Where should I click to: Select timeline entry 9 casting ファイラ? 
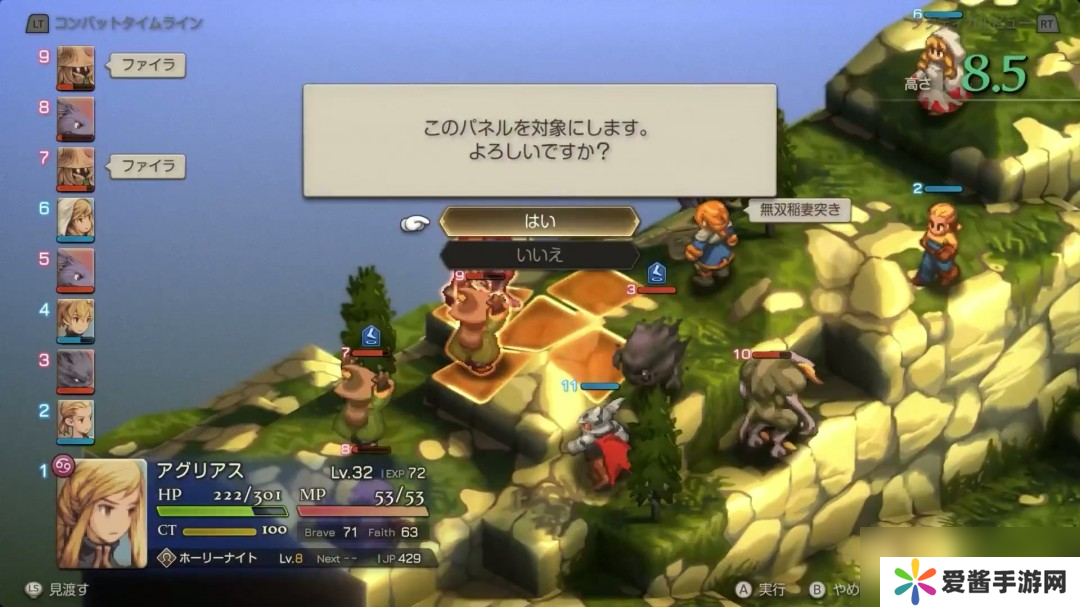[76, 67]
